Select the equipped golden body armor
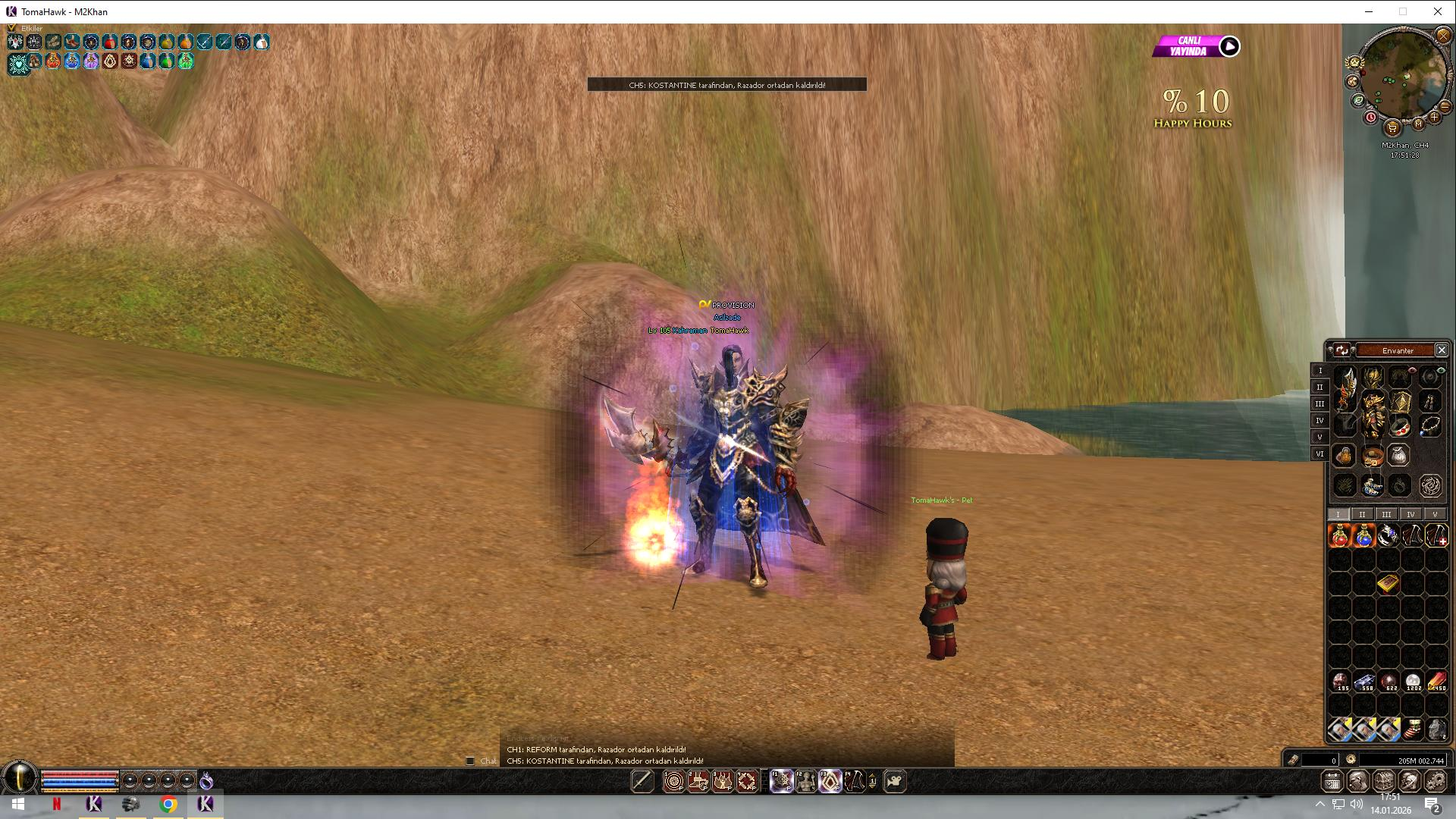Image resolution: width=1456 pixels, height=819 pixels. coord(1373,413)
